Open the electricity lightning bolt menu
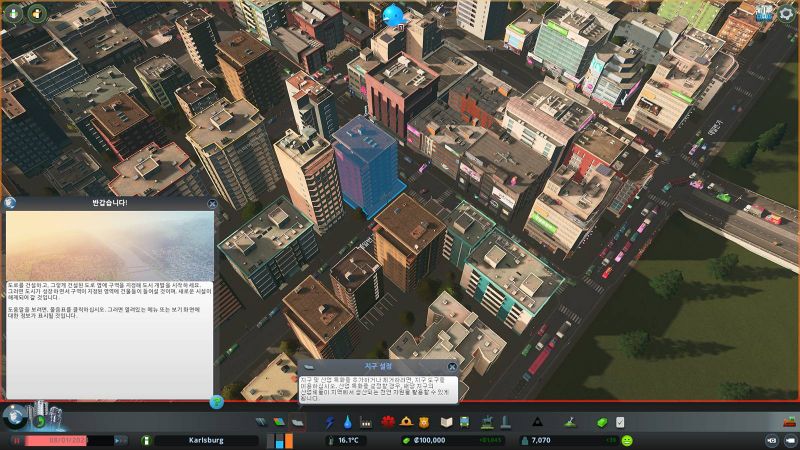800x450 pixels. tap(330, 422)
